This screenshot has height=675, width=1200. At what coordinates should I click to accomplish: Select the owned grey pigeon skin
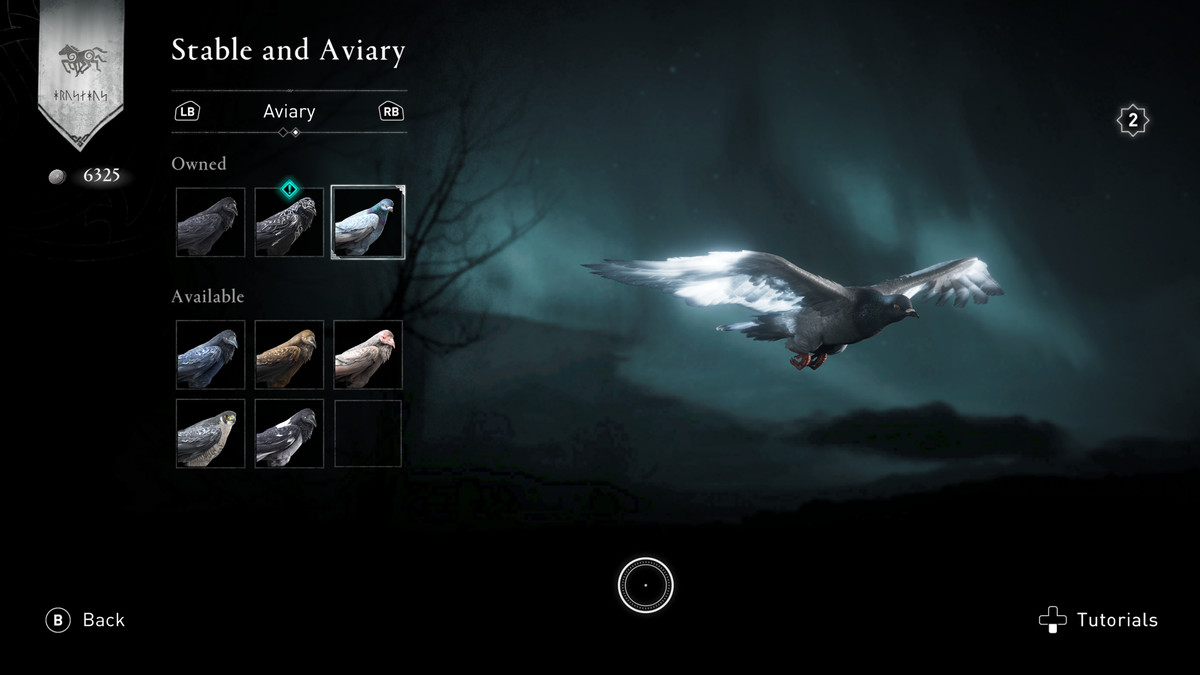(368, 222)
